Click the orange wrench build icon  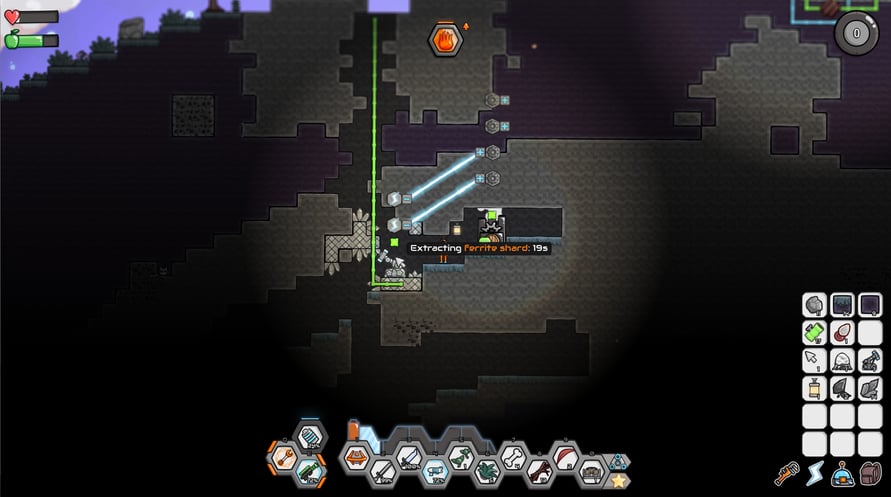(786, 473)
